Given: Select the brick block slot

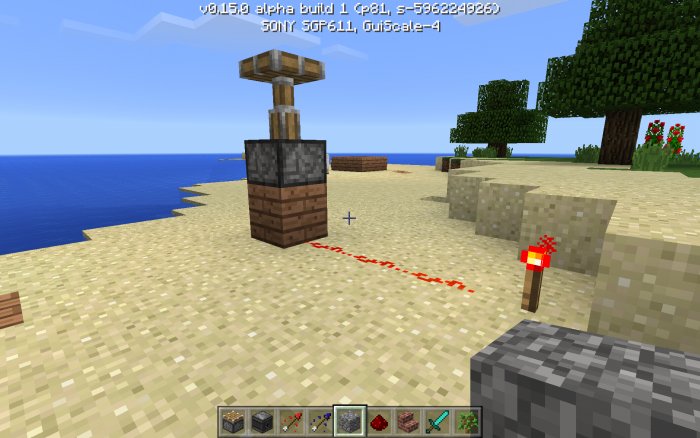Looking at the screenshot, I should (x=408, y=421).
